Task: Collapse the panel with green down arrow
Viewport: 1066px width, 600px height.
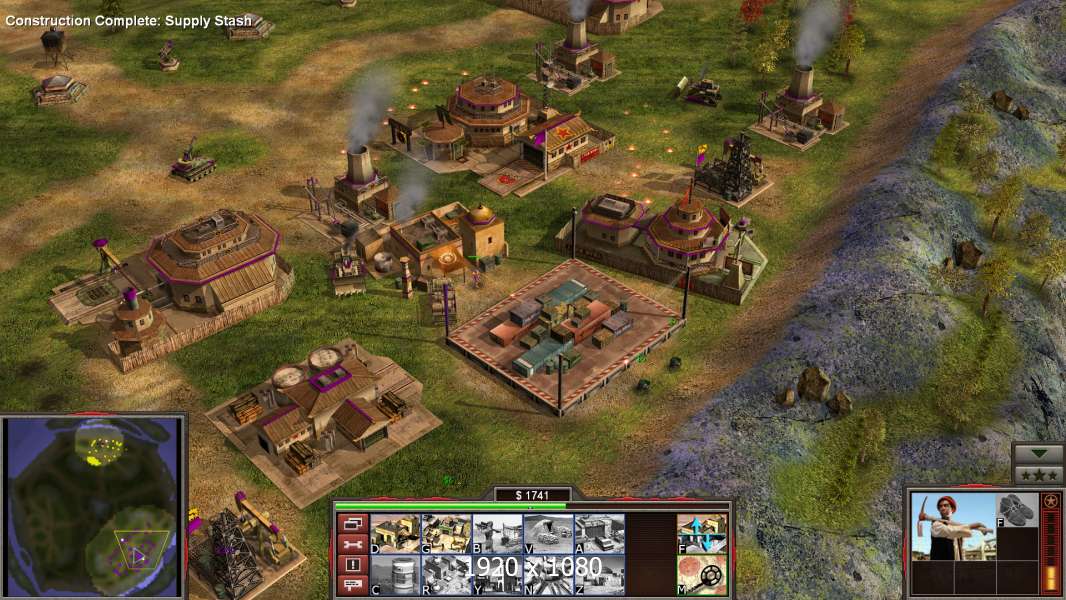Action: 1038,454
